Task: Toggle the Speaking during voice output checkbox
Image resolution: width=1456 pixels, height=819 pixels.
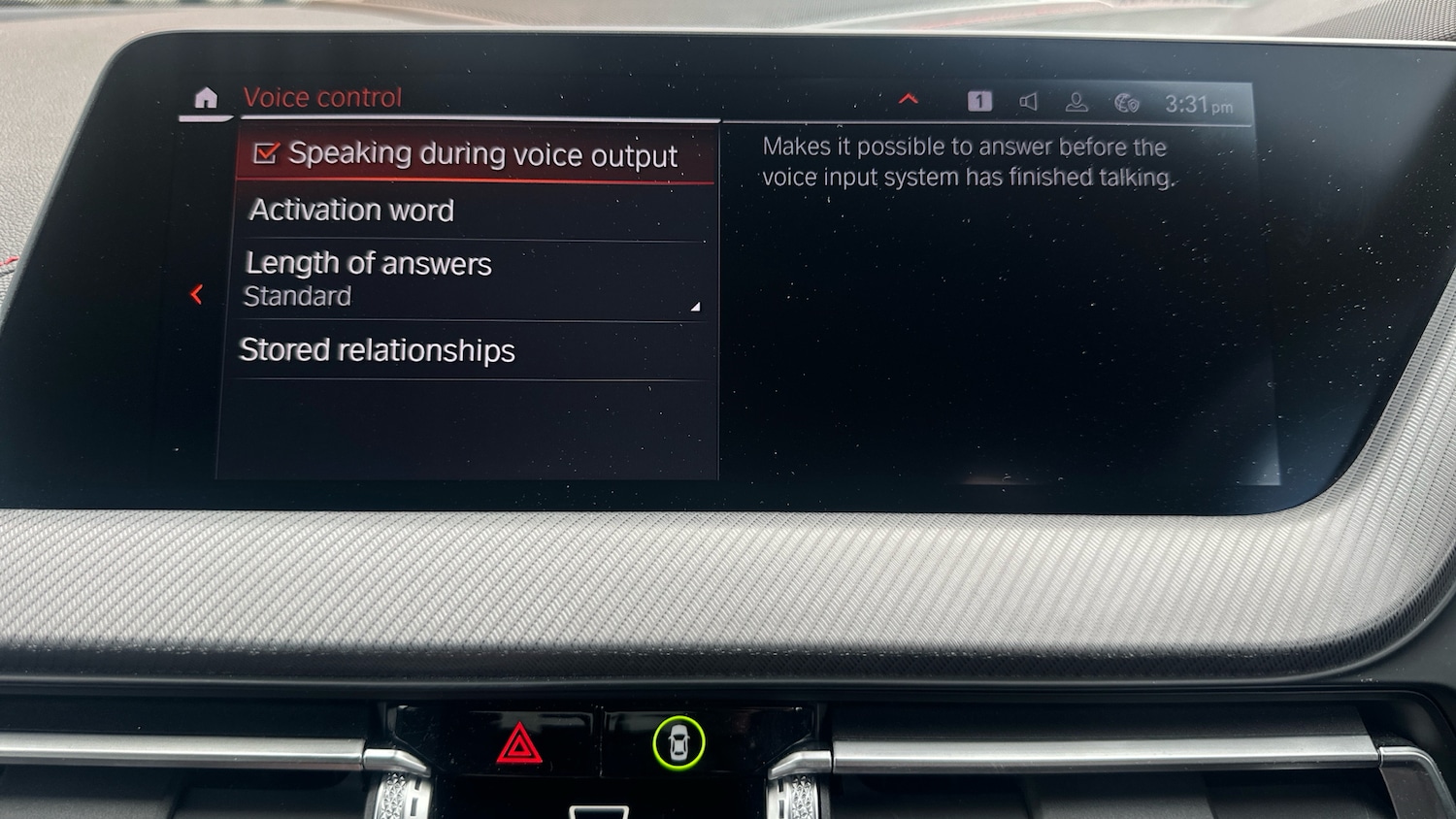Action: point(266,153)
